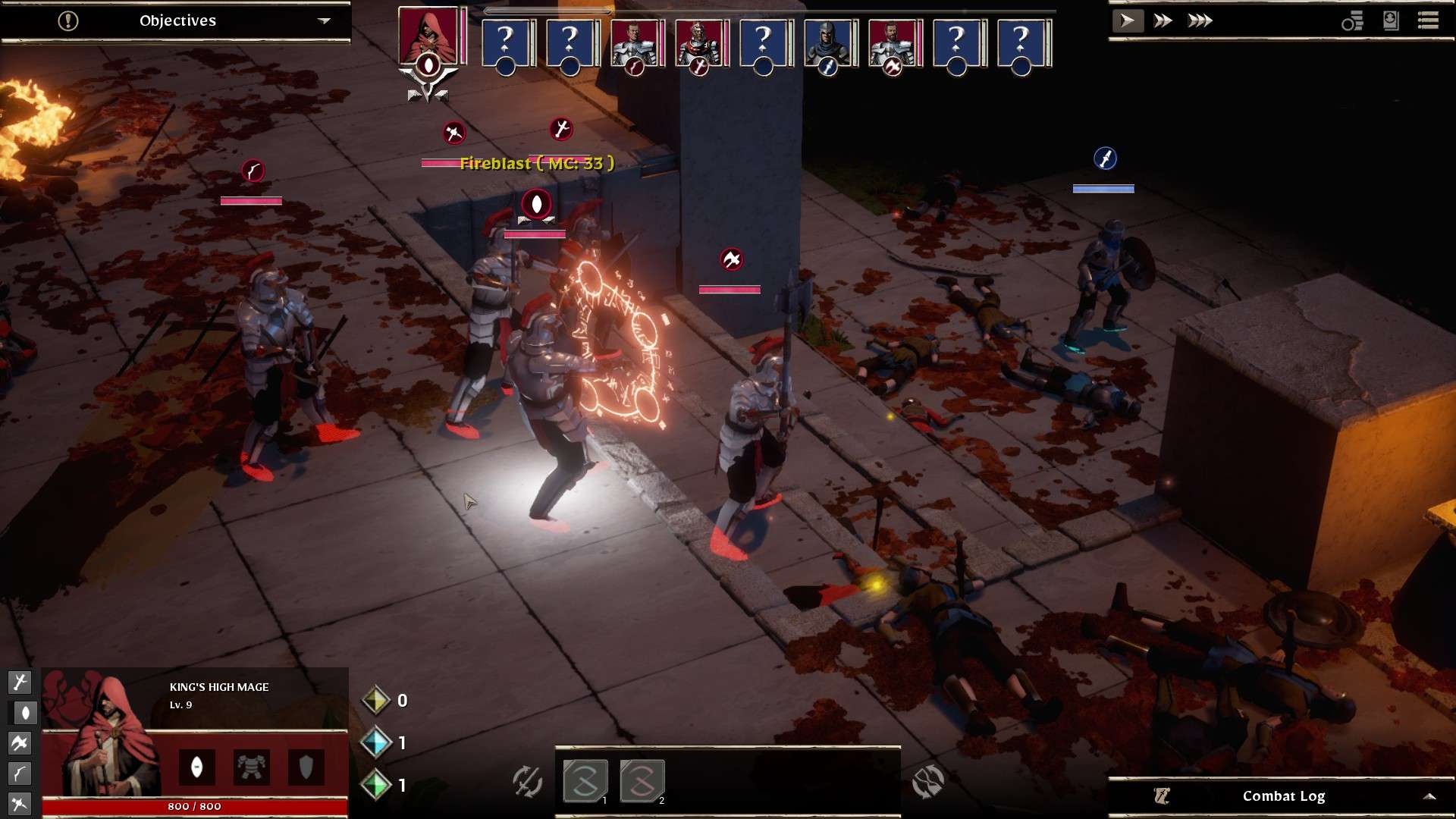
Task: Expand the Combat Log panel
Action: click(1429, 796)
